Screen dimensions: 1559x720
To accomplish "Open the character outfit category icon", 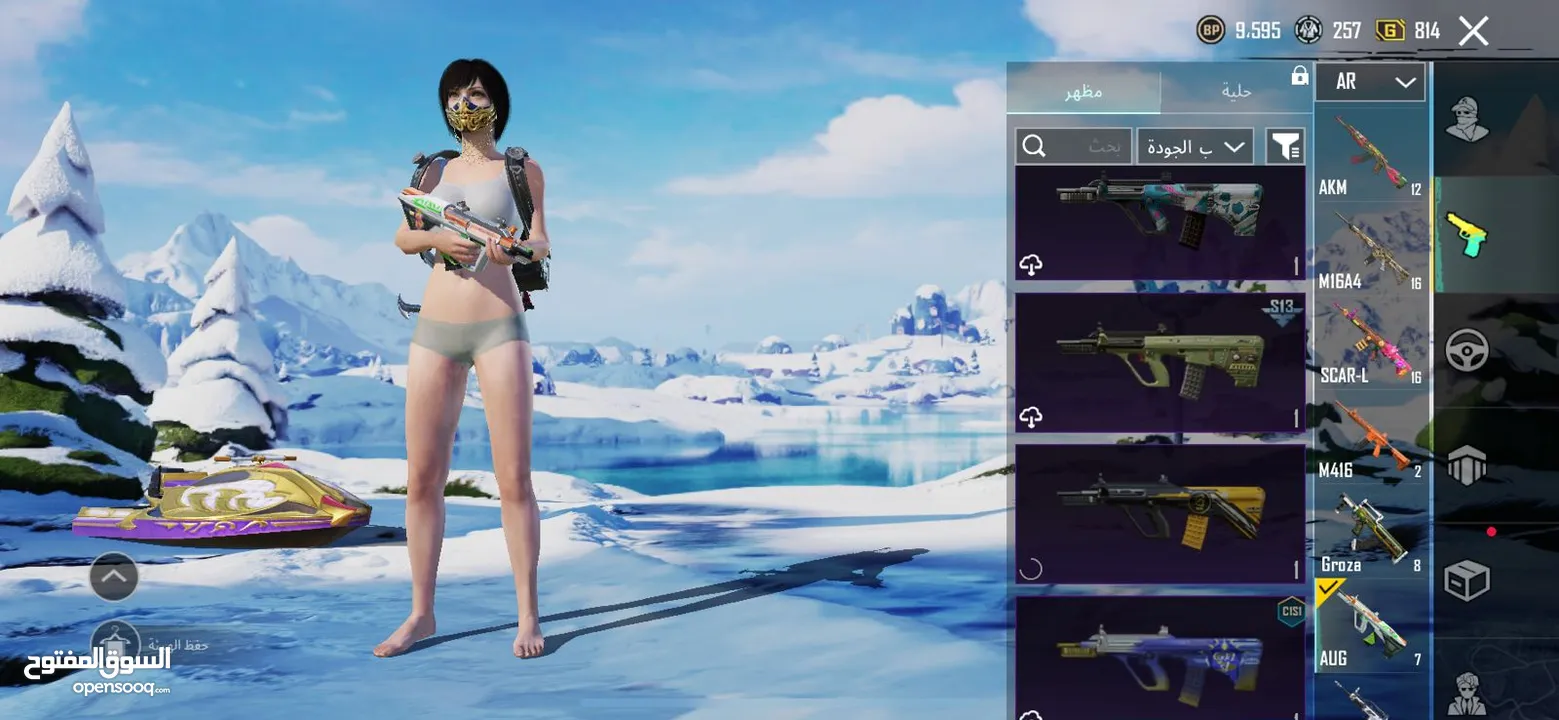I will [x=1467, y=120].
